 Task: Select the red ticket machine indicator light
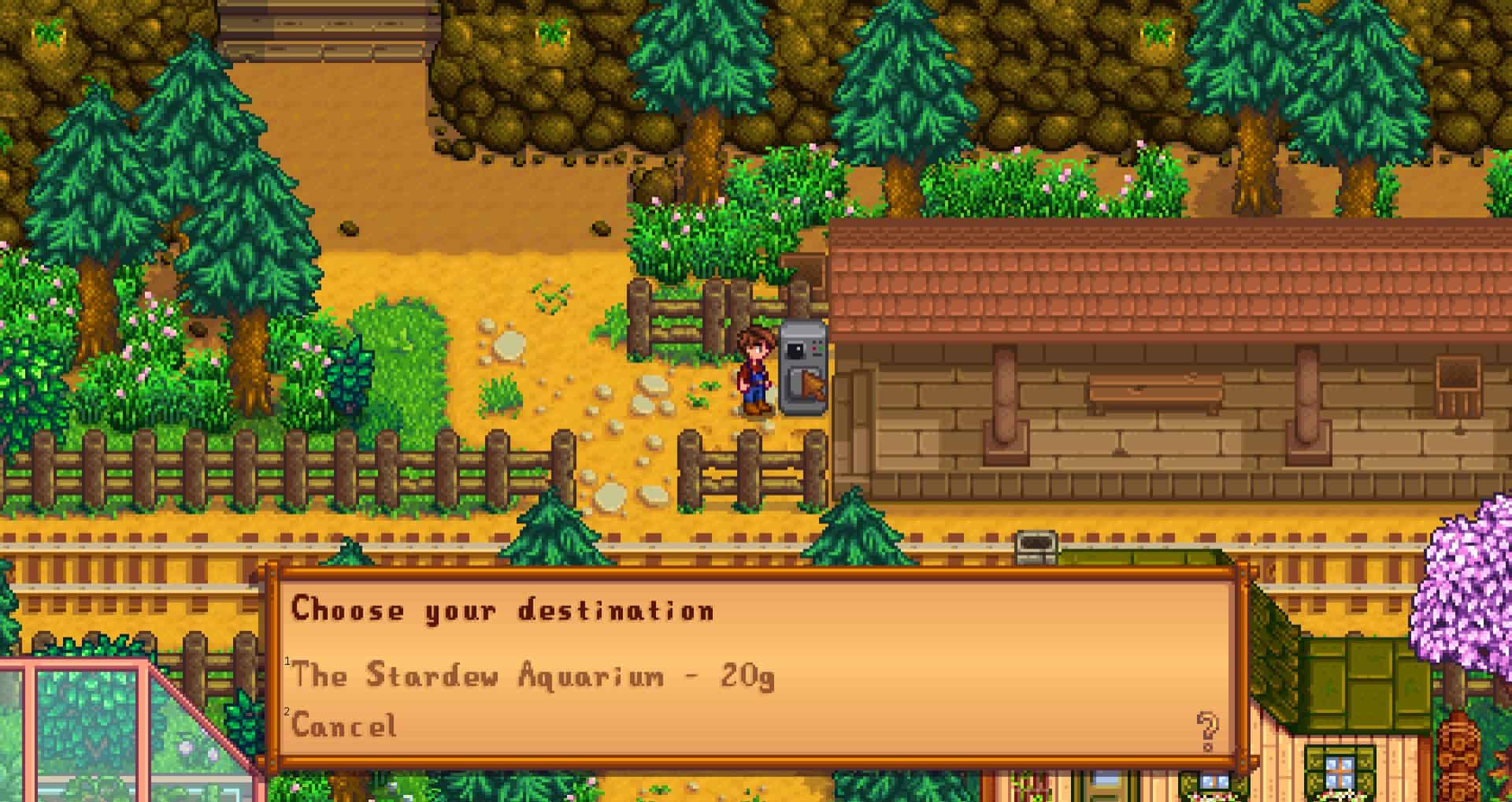pyautogui.click(x=813, y=348)
